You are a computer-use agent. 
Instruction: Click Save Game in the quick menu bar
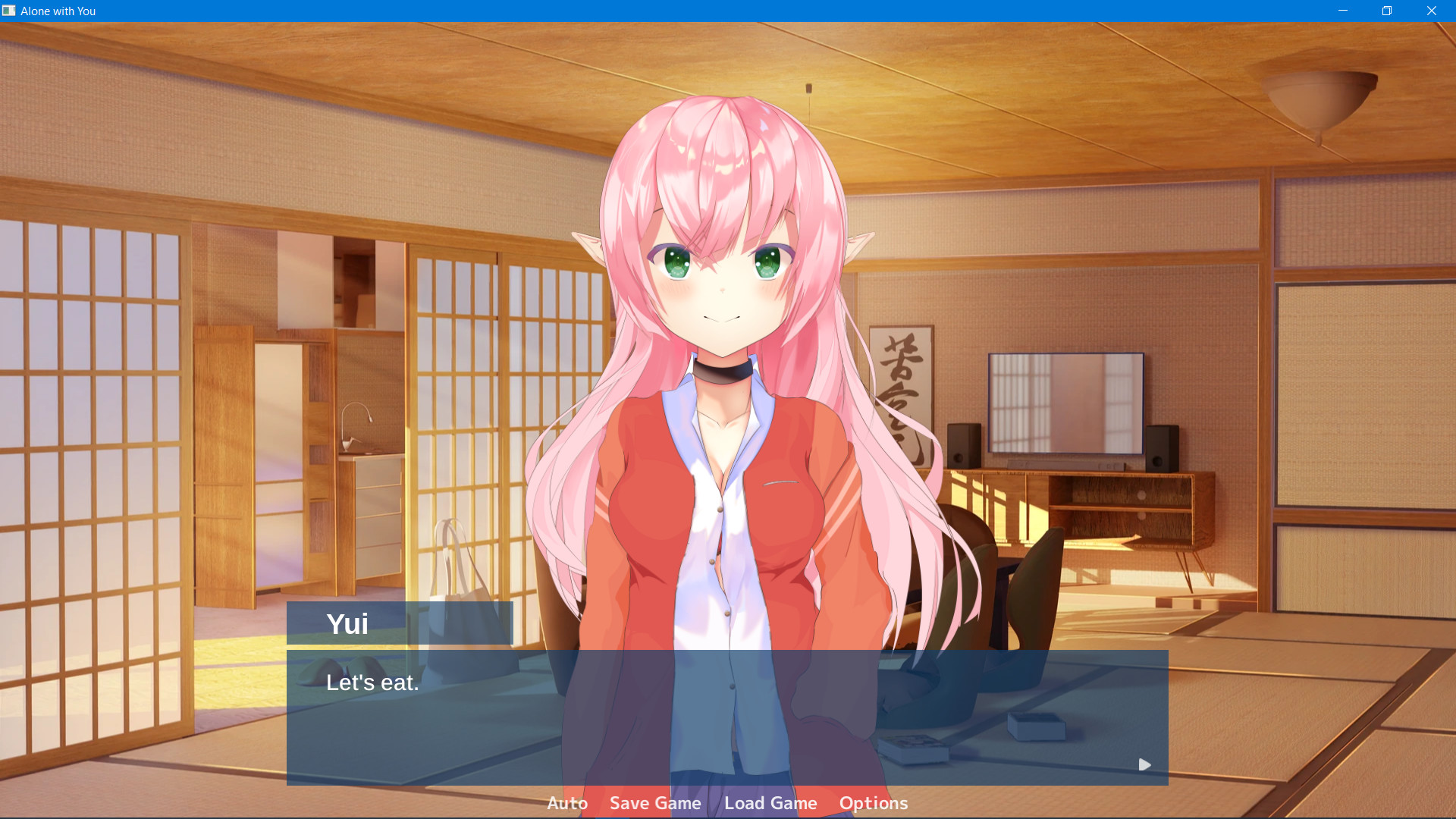click(654, 803)
